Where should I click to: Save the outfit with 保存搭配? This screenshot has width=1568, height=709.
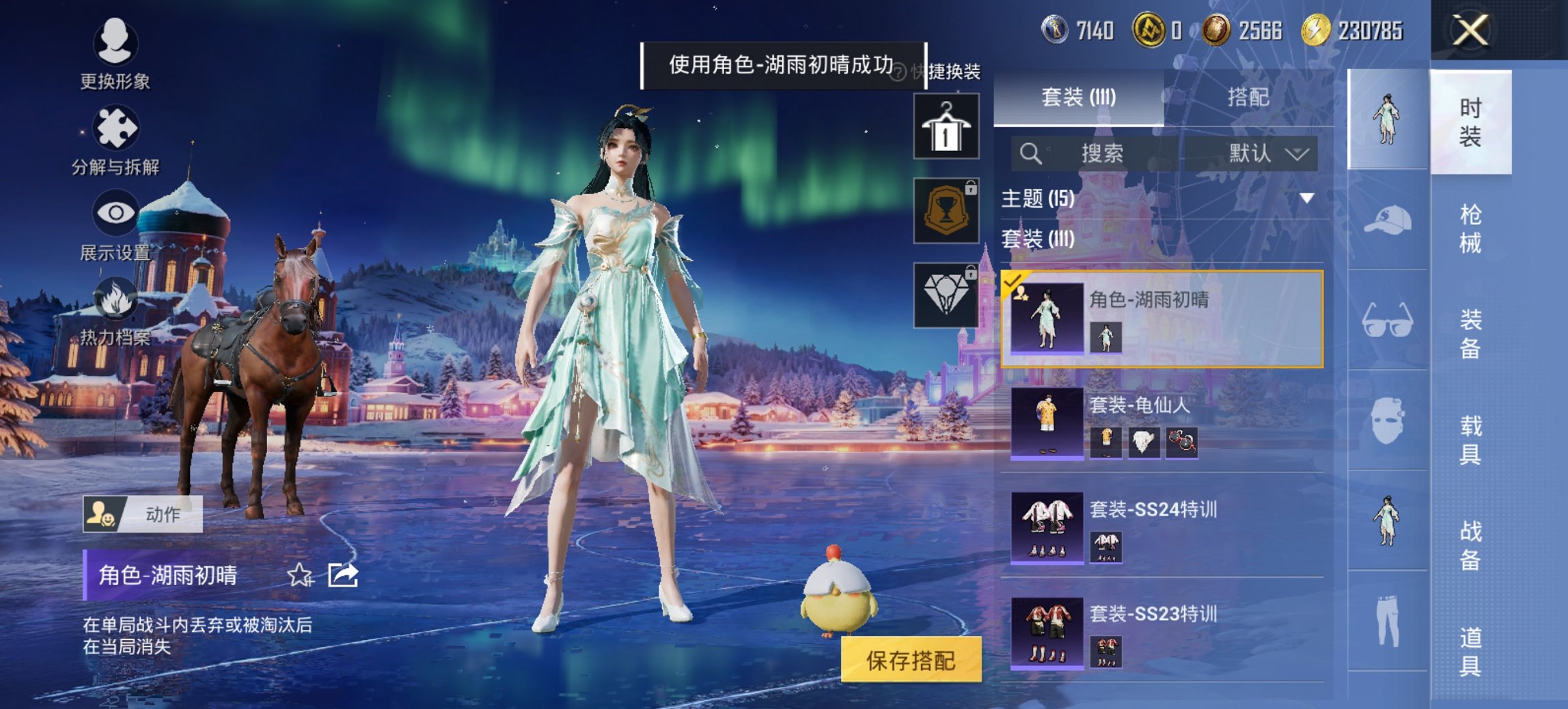[x=911, y=660]
